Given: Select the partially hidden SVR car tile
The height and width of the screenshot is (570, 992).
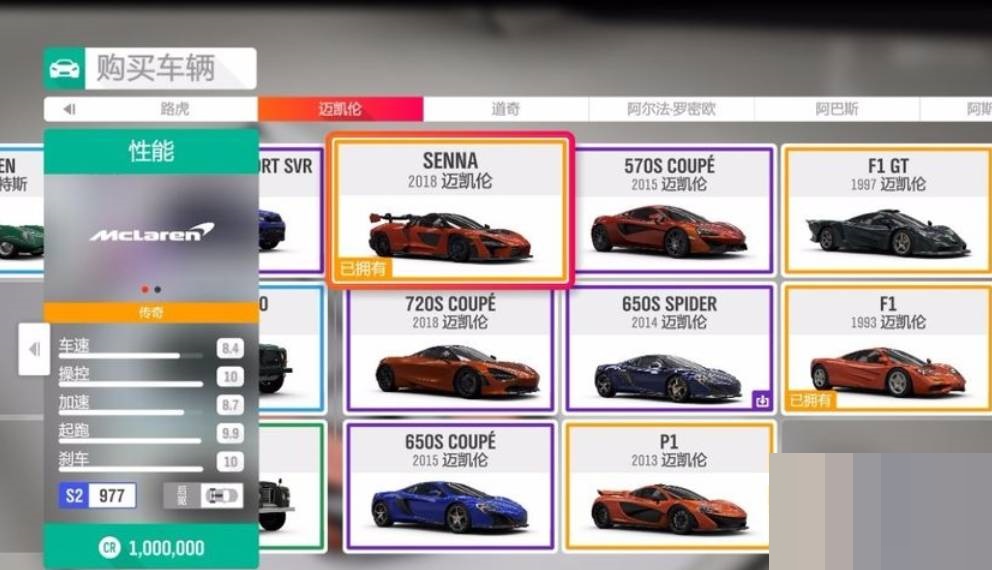Looking at the screenshot, I should (291, 210).
